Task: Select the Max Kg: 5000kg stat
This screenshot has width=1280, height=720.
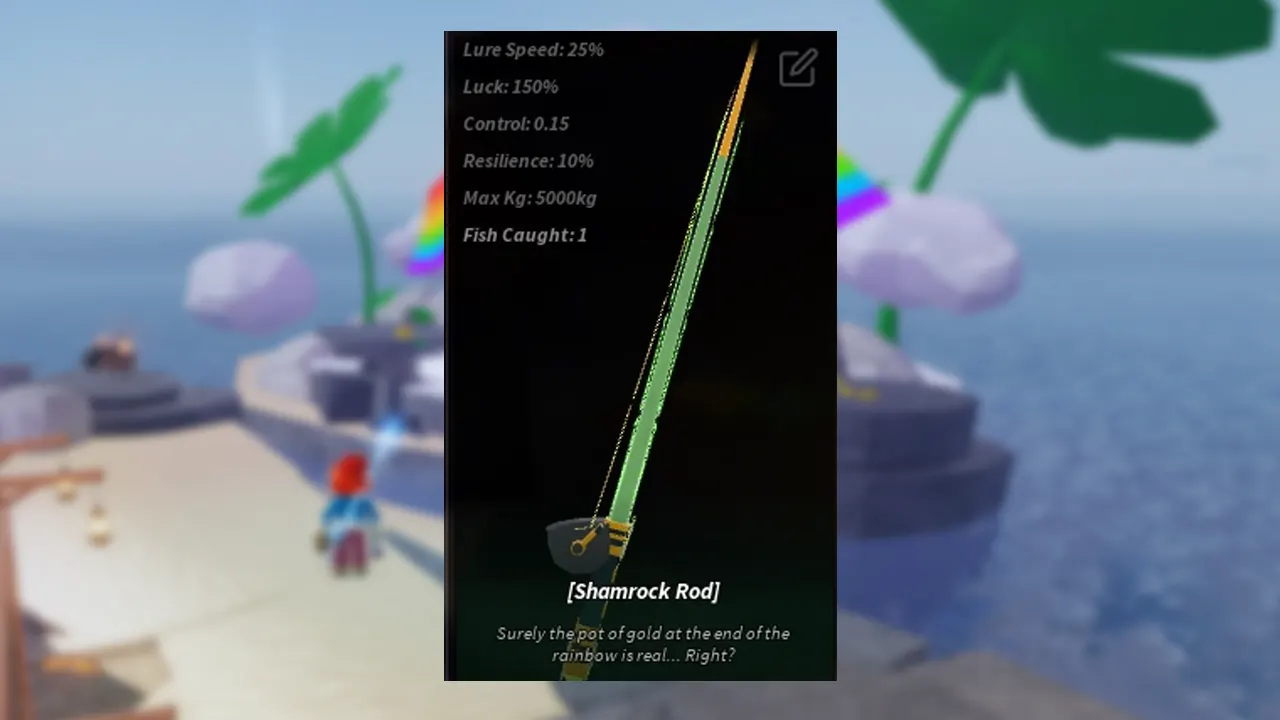Action: click(530, 198)
